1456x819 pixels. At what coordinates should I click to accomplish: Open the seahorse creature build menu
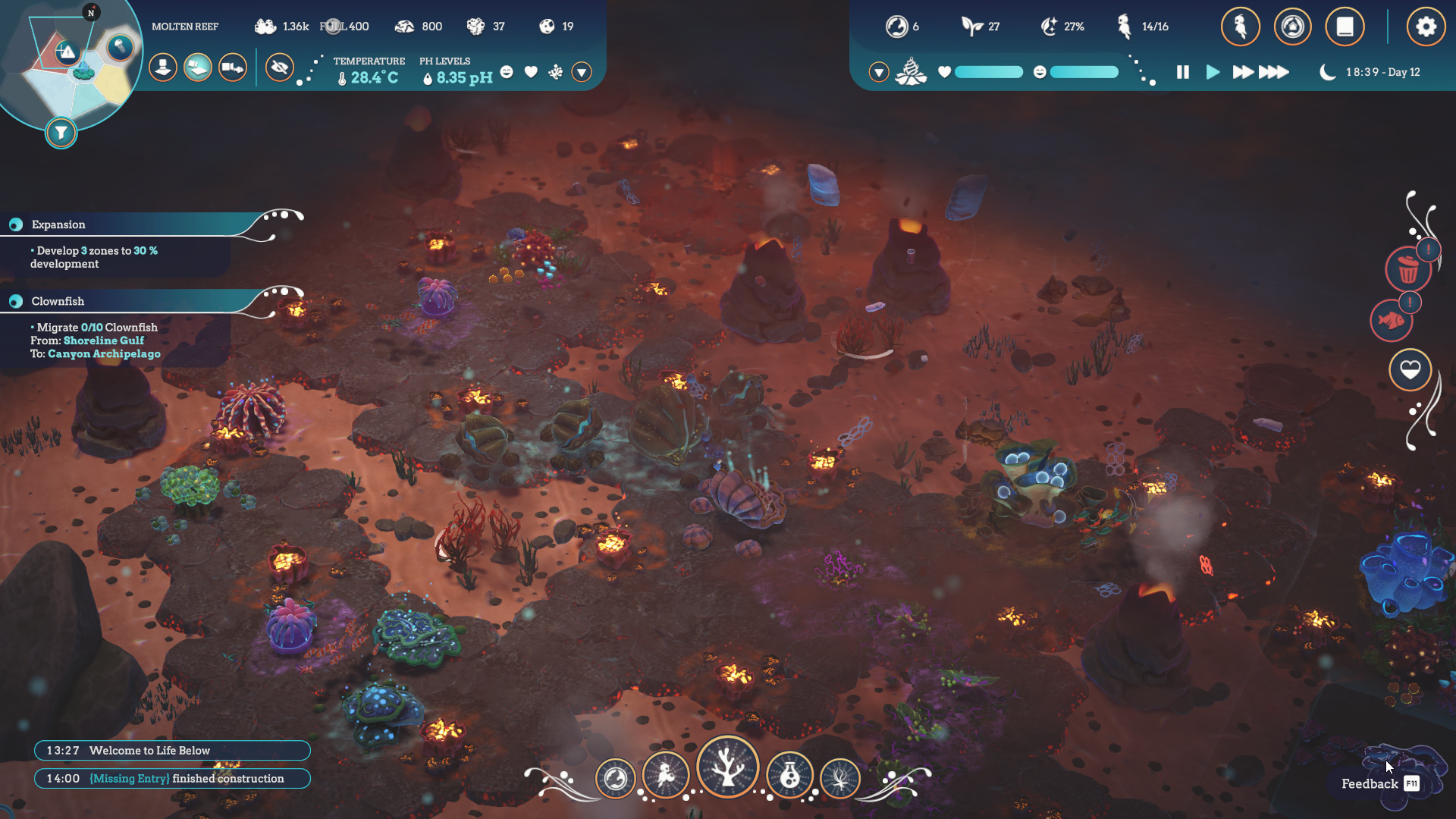click(665, 776)
